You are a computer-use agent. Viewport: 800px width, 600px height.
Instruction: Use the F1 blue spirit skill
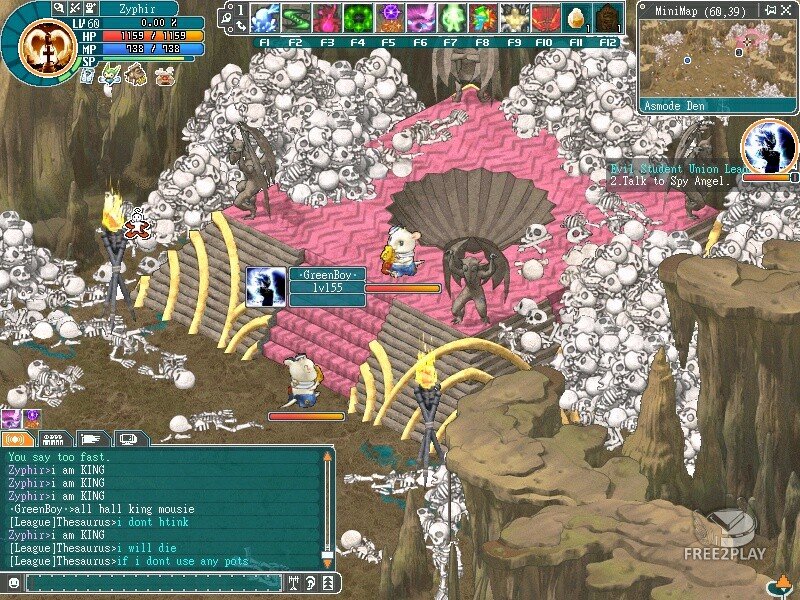(265, 18)
